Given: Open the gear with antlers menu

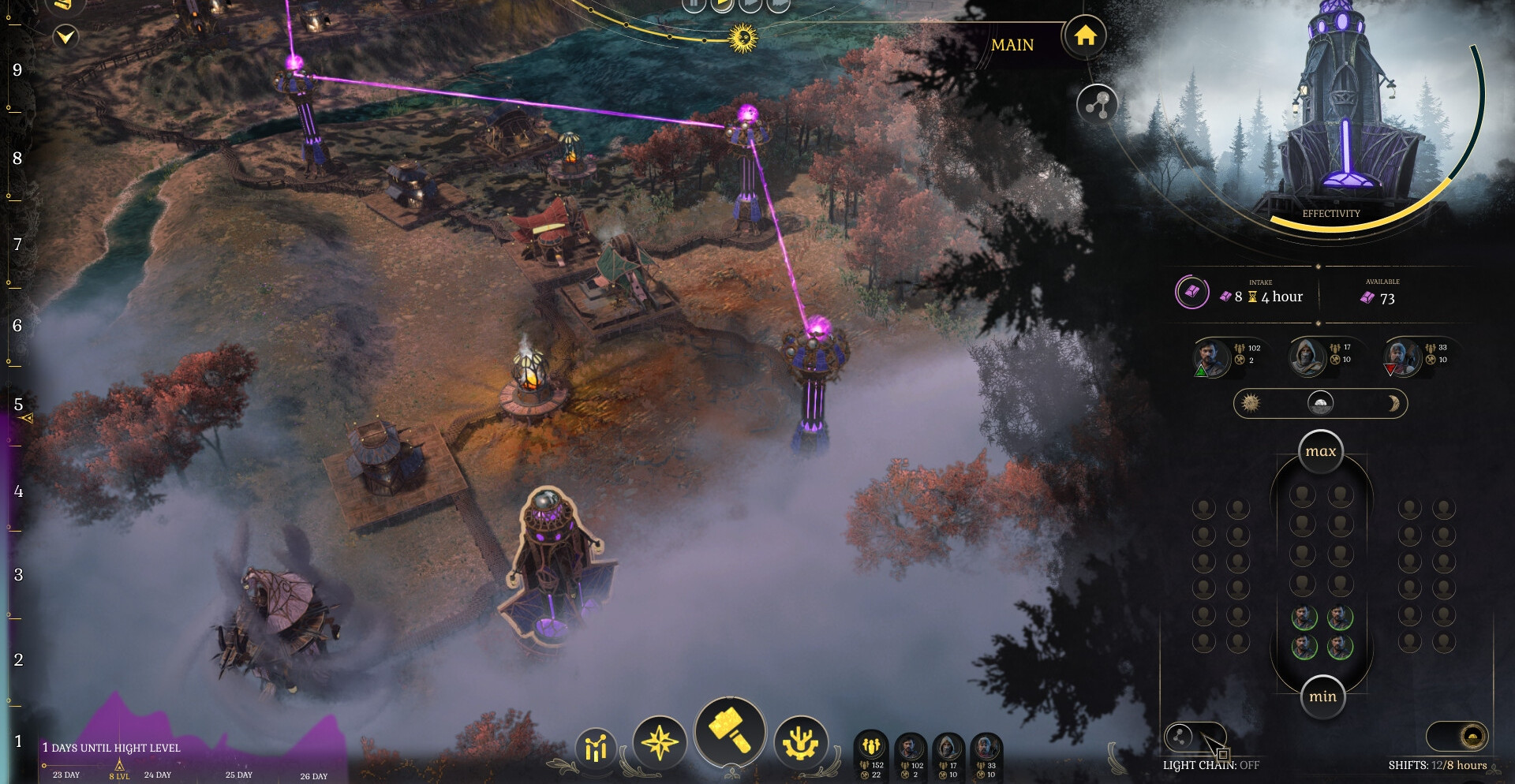Looking at the screenshot, I should (x=800, y=742).
